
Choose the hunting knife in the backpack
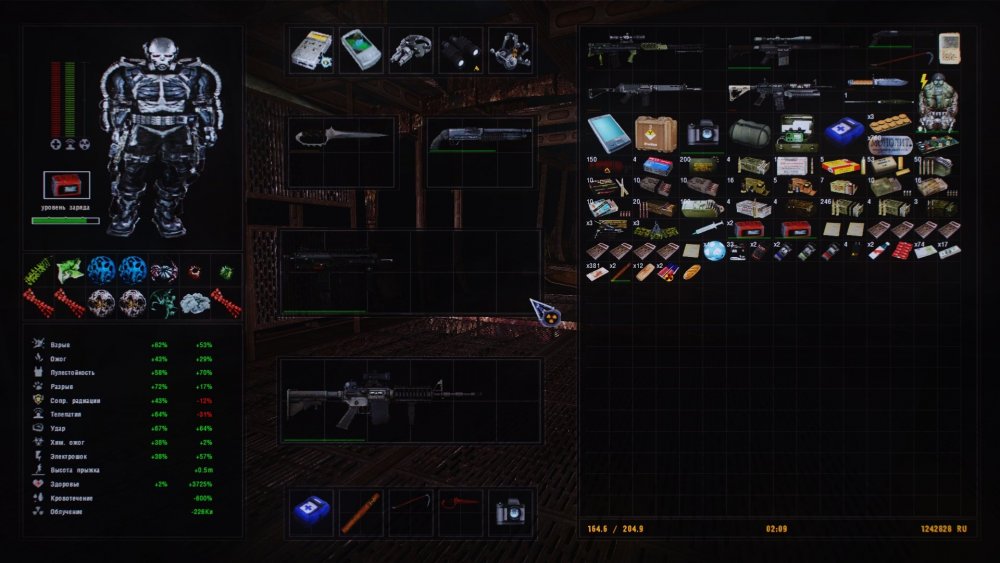(x=878, y=81)
